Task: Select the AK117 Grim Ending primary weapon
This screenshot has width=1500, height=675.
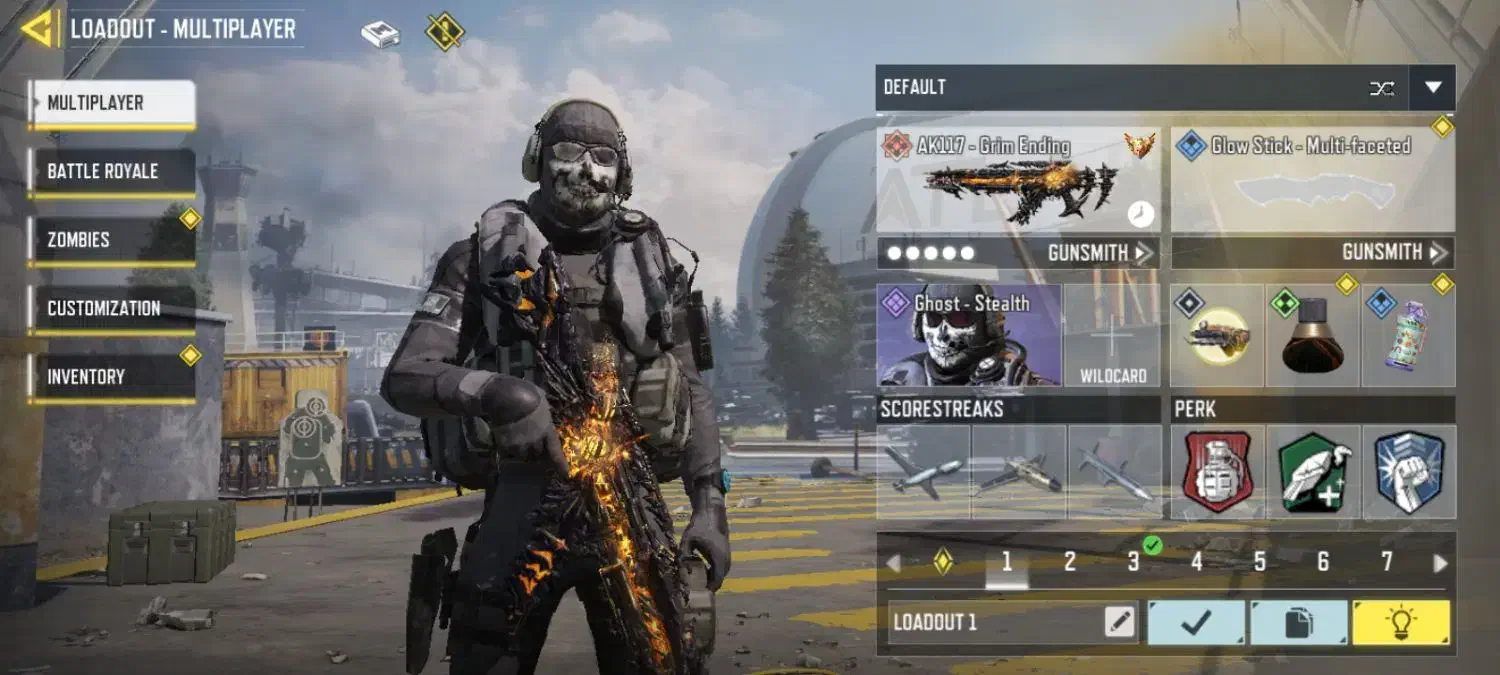Action: click(1019, 180)
